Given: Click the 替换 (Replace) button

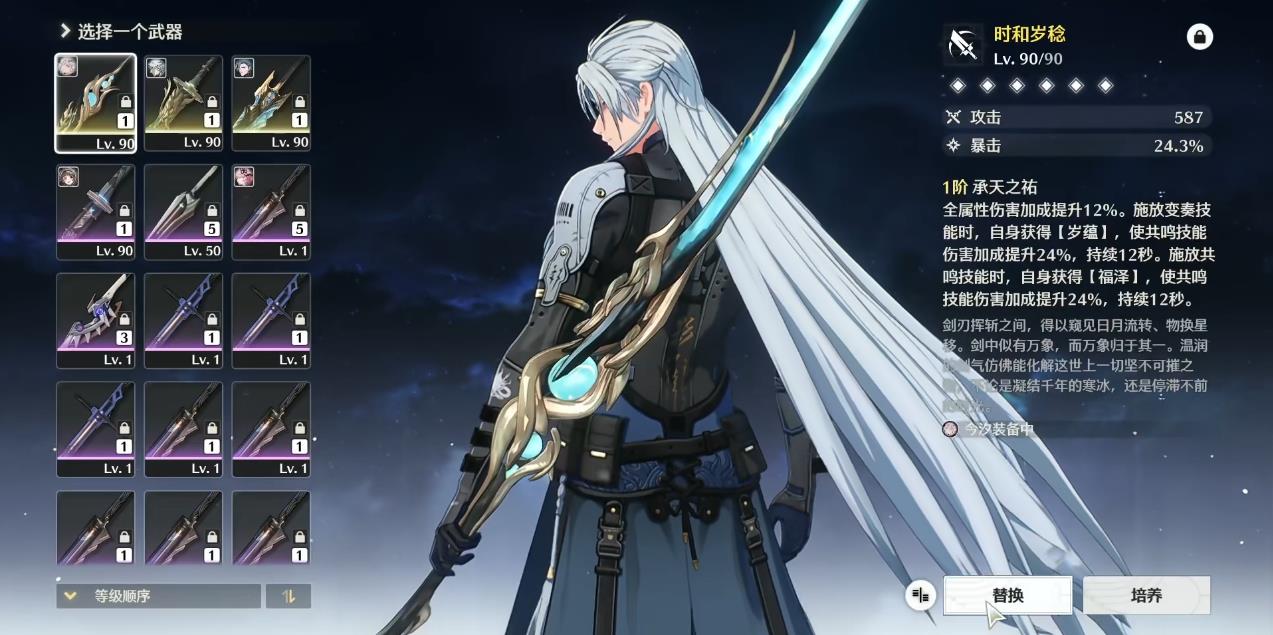Looking at the screenshot, I should point(1007,595).
